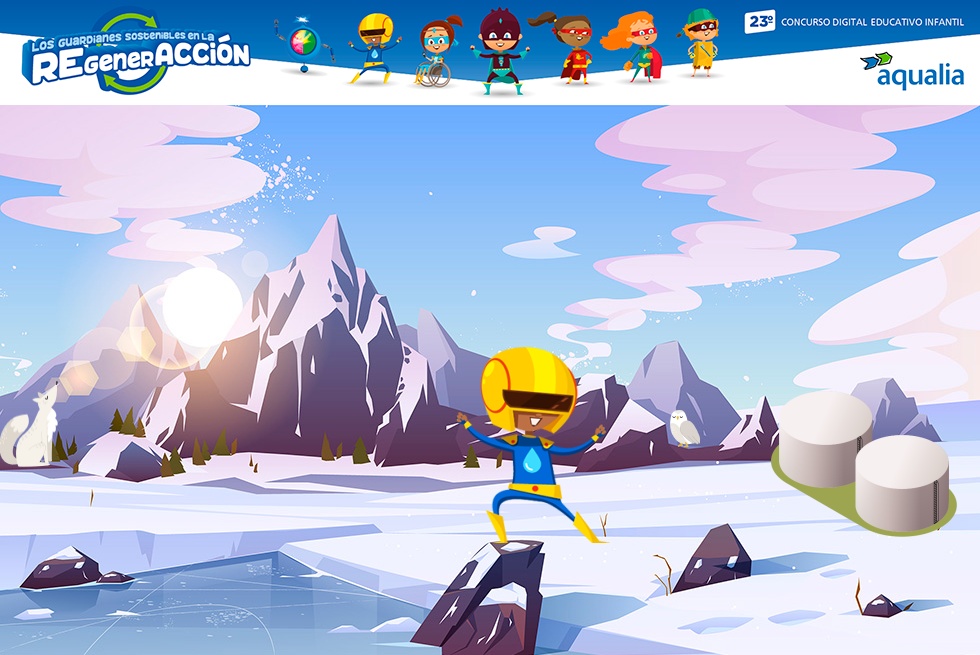Screen dimensions: 980x655
Task: Click the REgenerACCIÓN game logo
Action: tap(138, 54)
